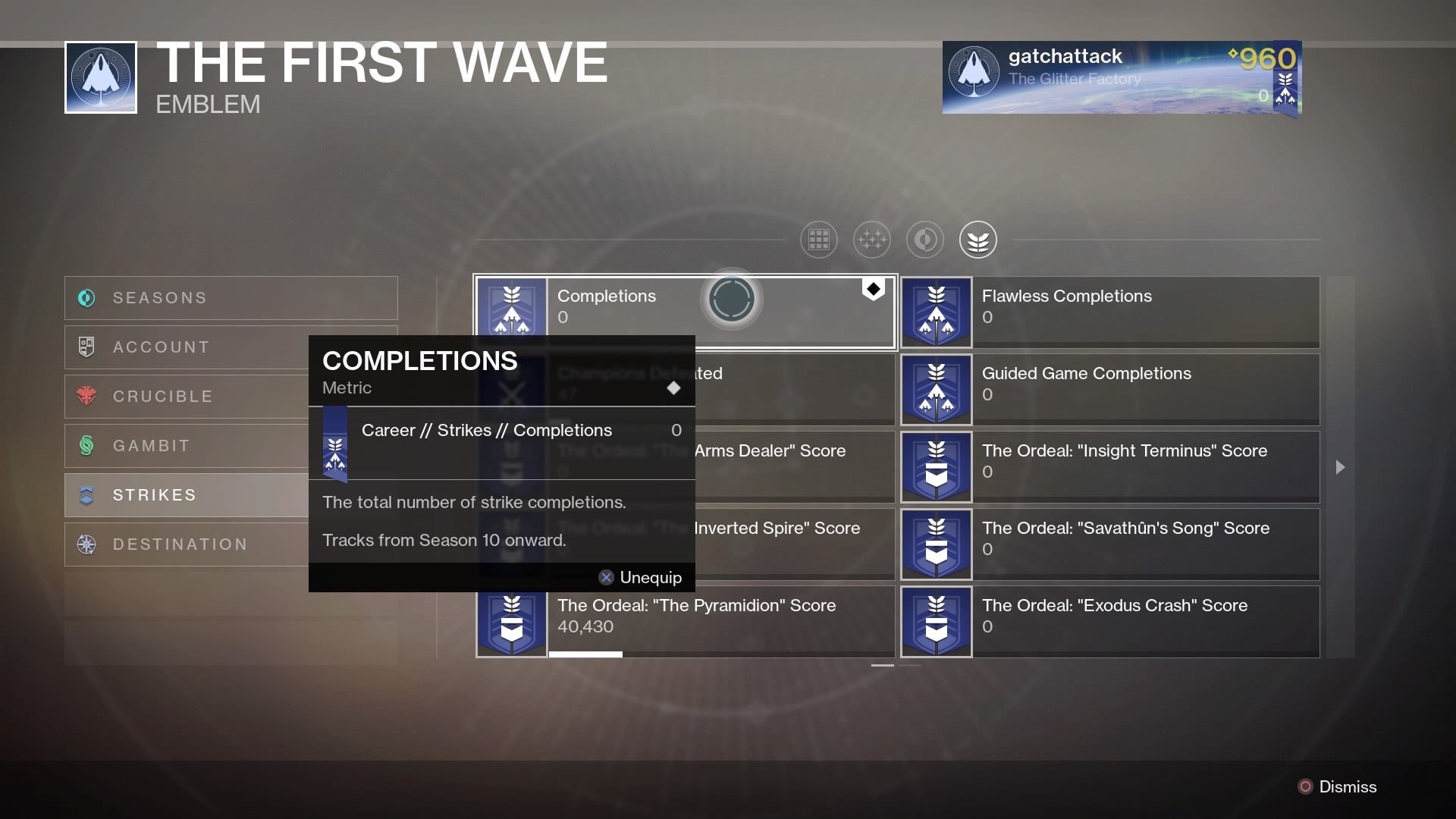Open the second icon in the top category row
Screen dimensions: 1456x819
(871, 240)
